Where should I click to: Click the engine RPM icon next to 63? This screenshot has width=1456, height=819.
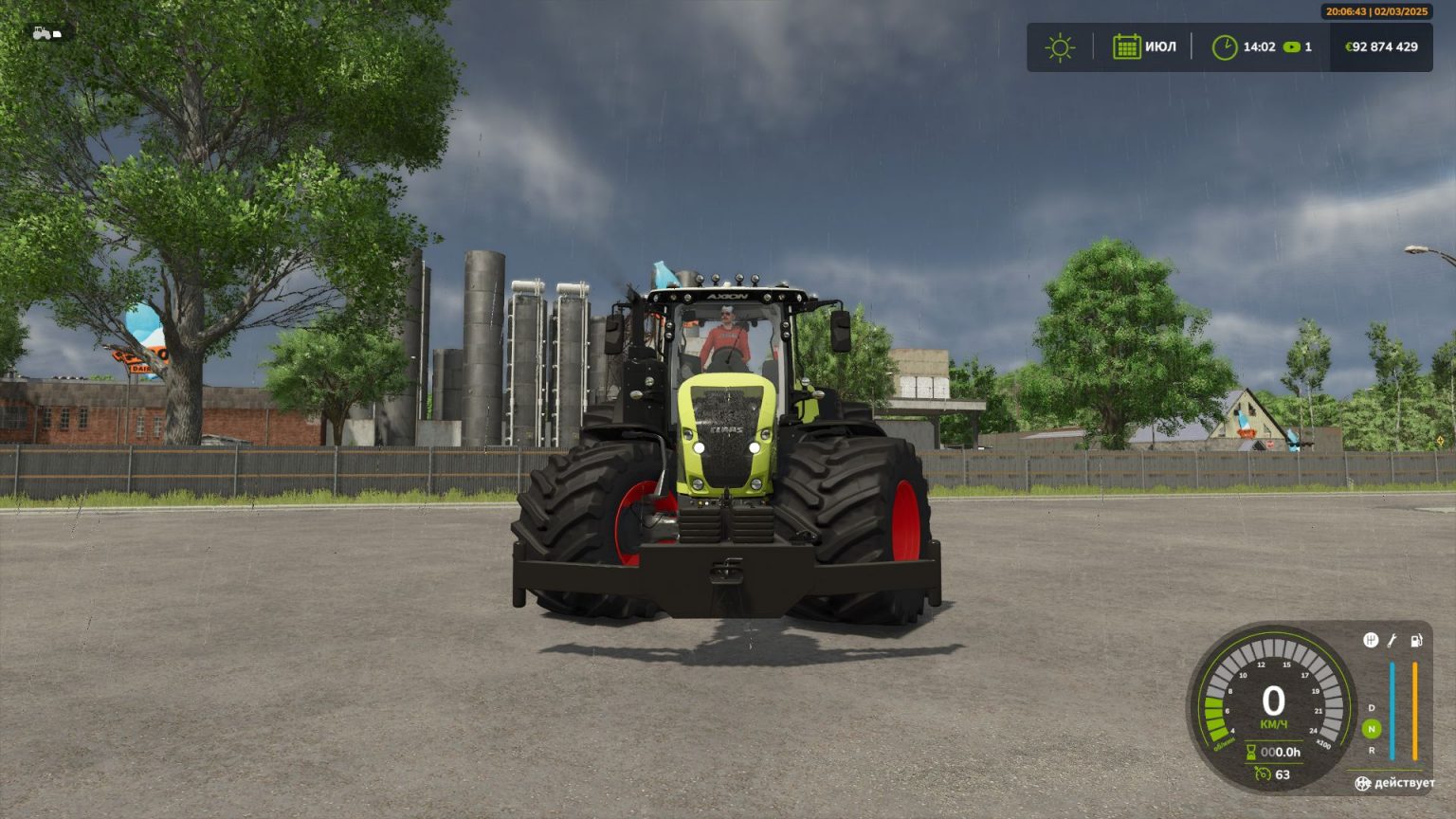1263,774
